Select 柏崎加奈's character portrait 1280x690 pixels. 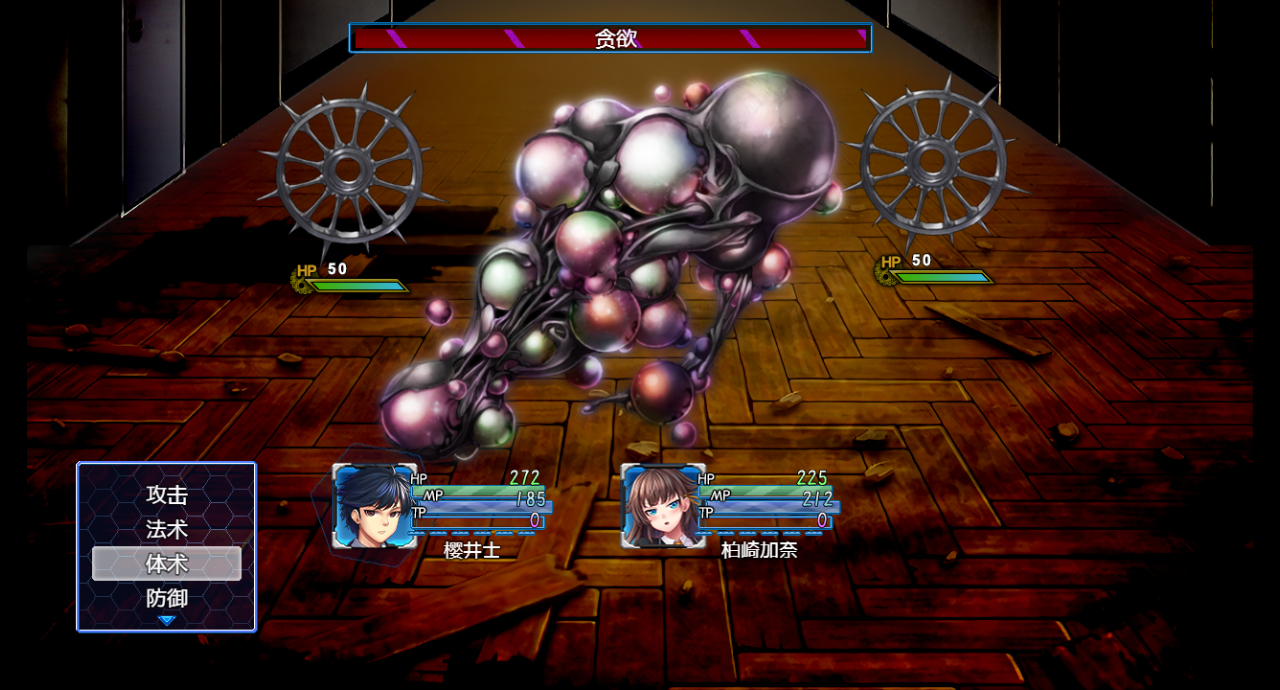click(x=662, y=506)
